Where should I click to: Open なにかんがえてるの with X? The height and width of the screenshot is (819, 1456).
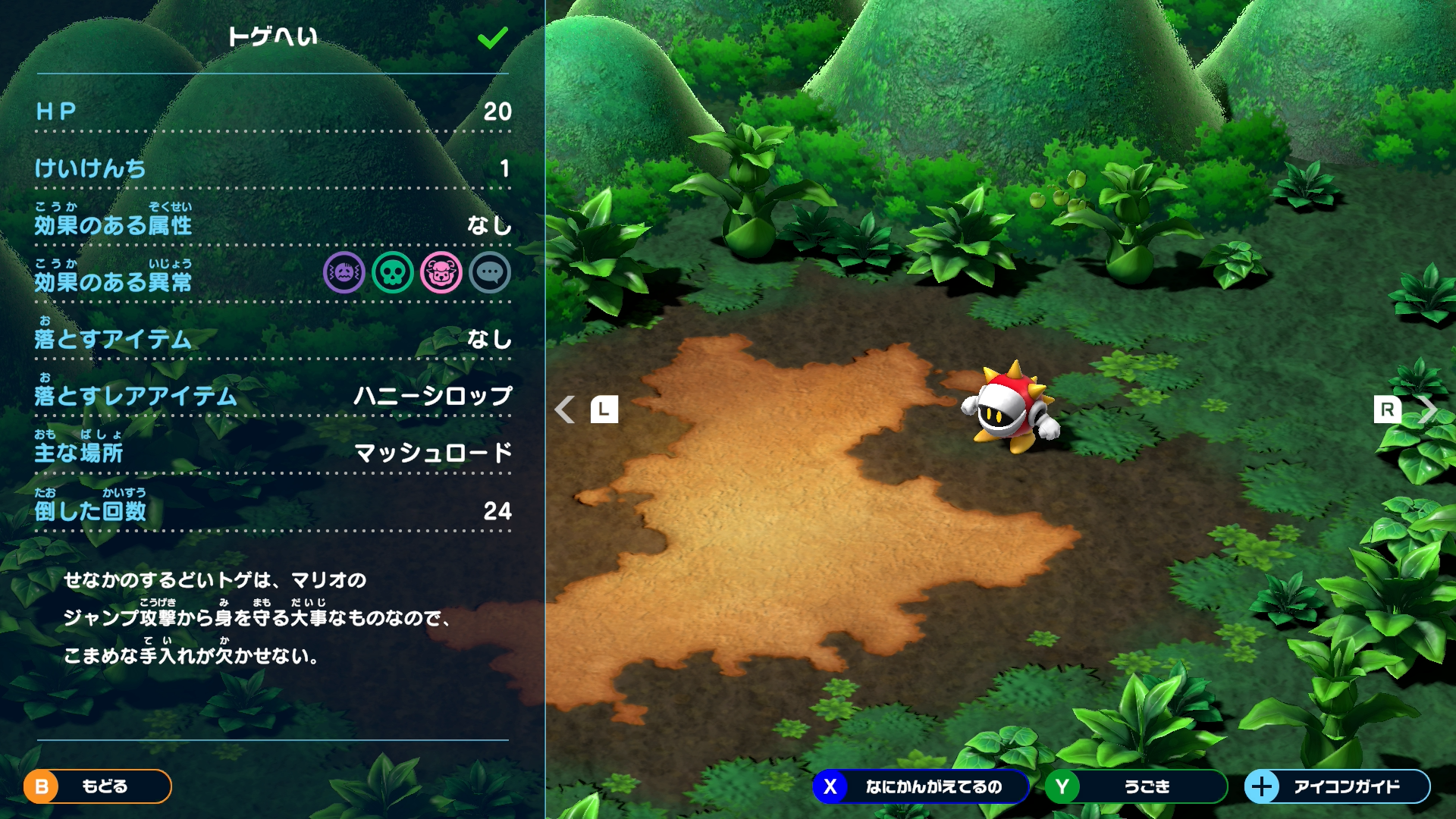(x=933, y=787)
